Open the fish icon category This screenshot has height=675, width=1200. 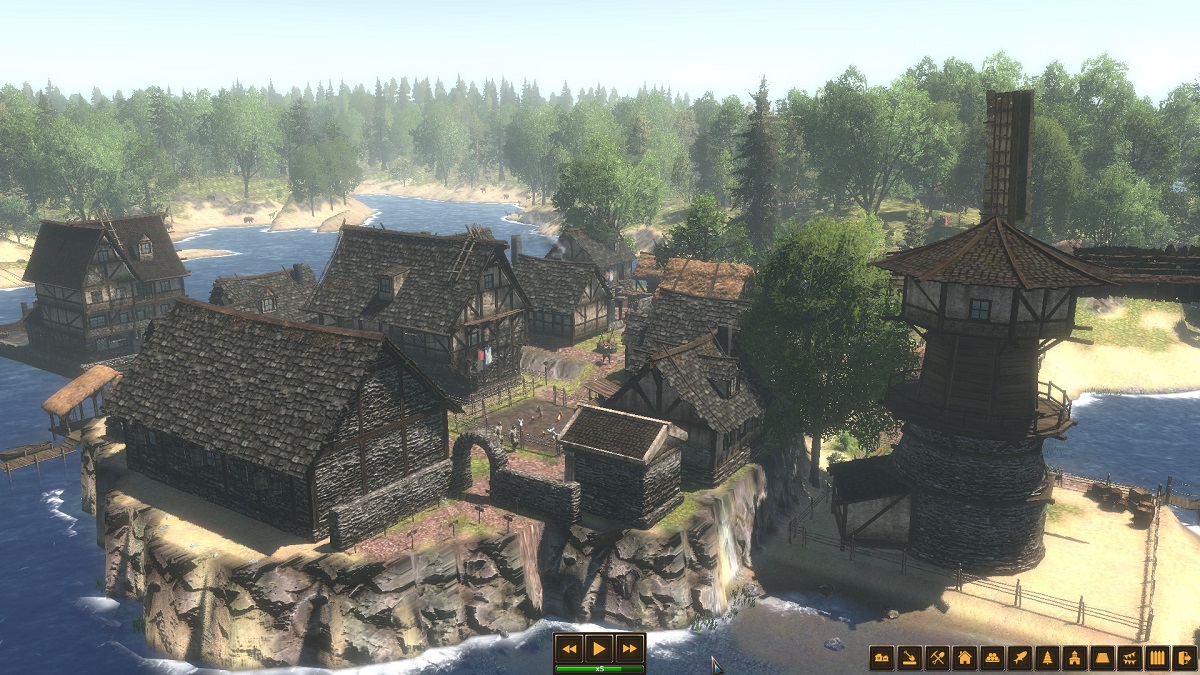1019,658
